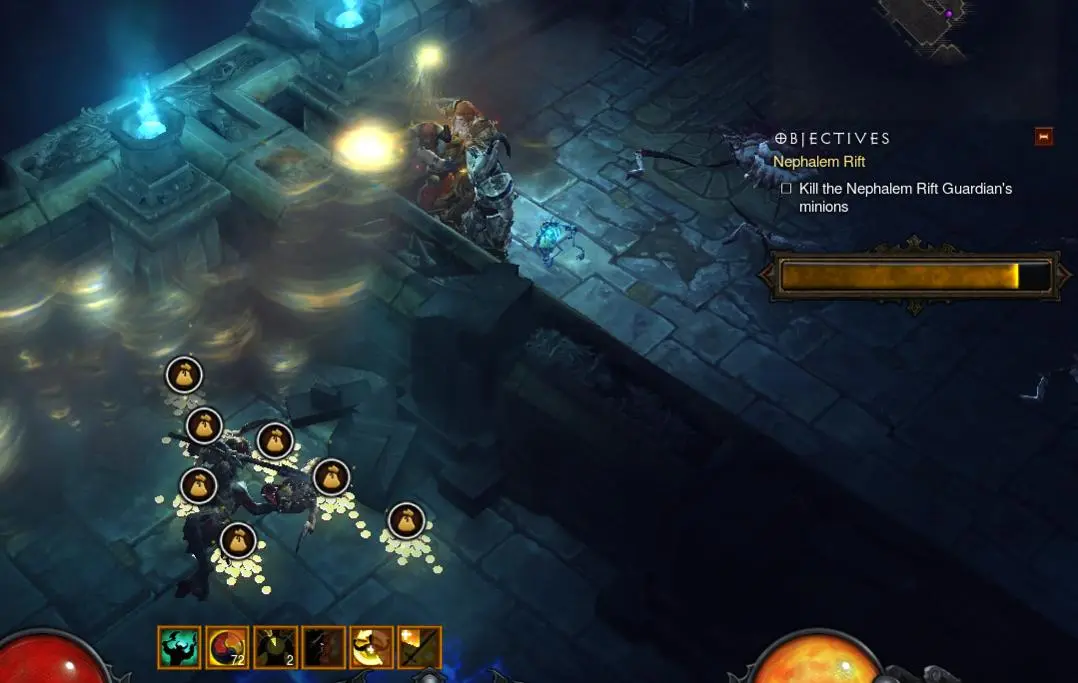Select the darkened fourth skill slot

pyautogui.click(x=323, y=647)
